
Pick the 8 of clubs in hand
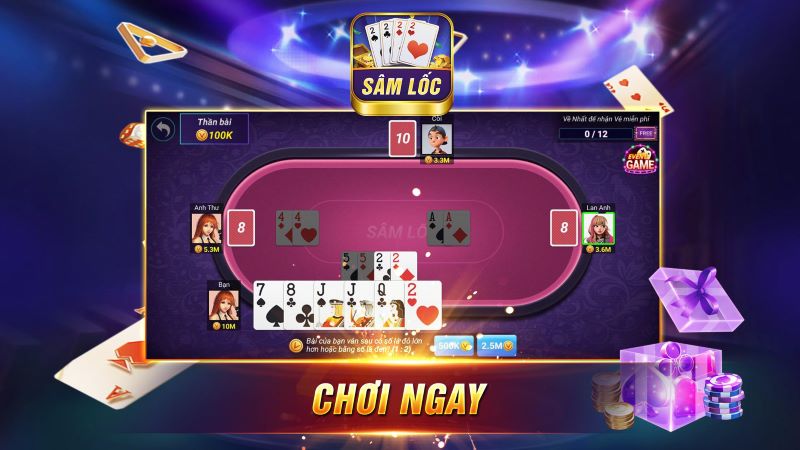(x=296, y=305)
